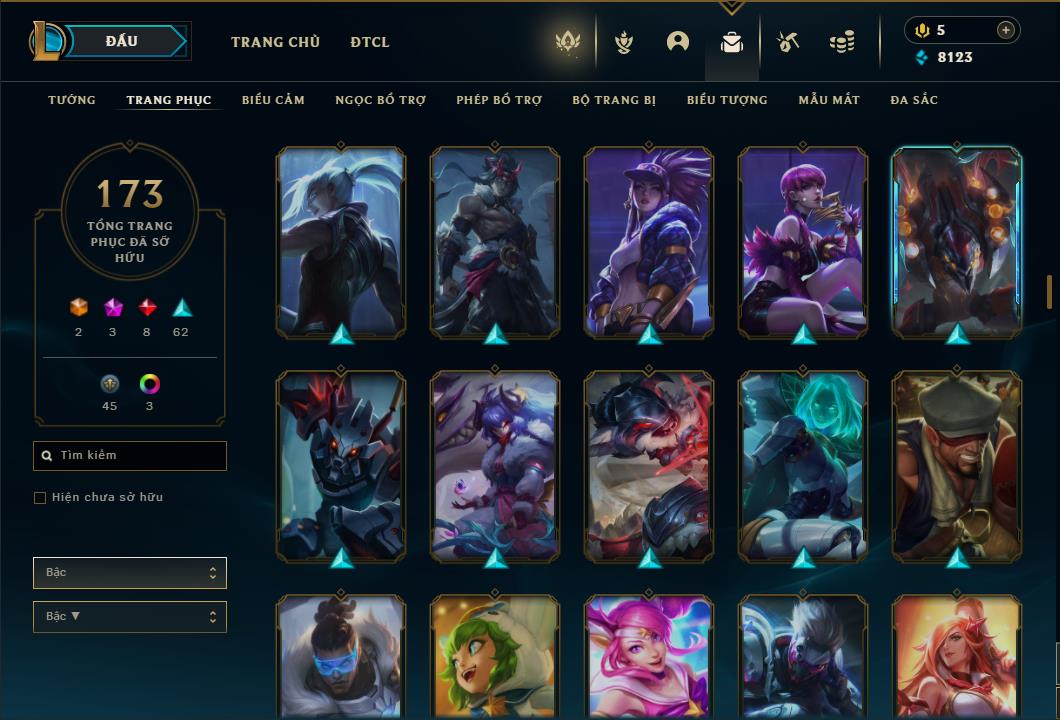Click the ĐẤU play button

[x=122, y=41]
